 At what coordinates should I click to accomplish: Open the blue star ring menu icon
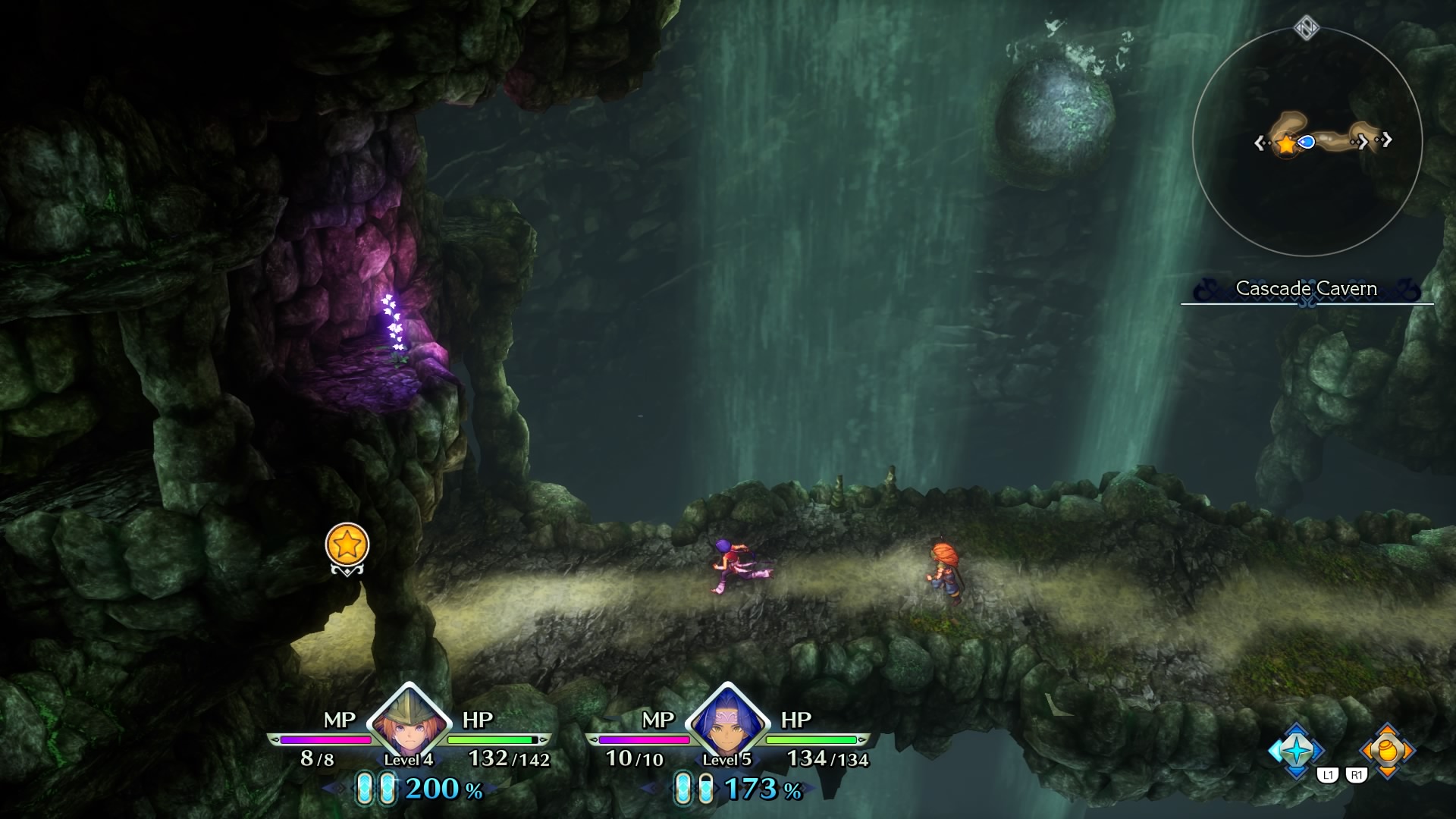pyautogui.click(x=1296, y=750)
